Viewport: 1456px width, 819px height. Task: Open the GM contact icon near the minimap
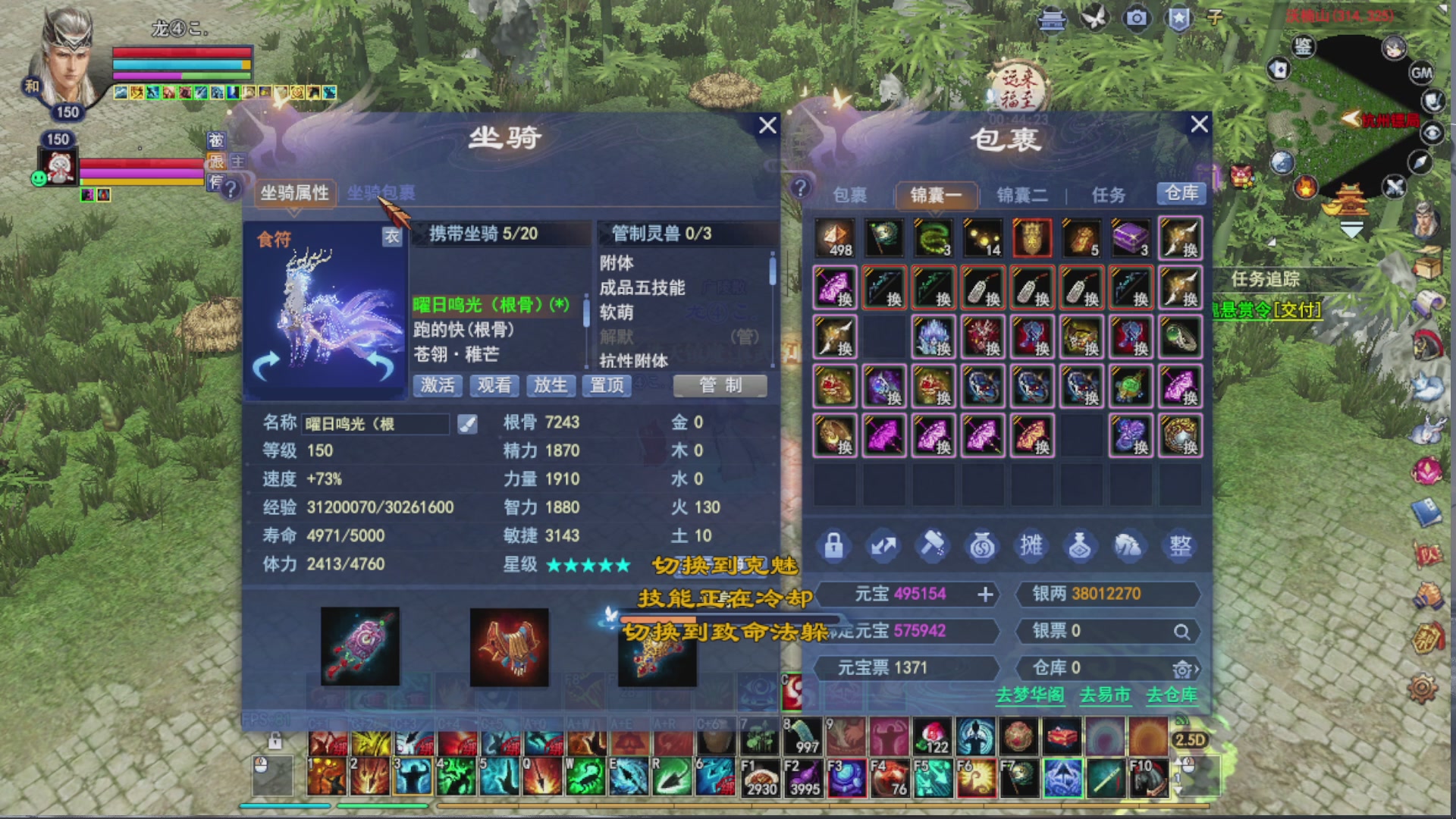click(1423, 73)
